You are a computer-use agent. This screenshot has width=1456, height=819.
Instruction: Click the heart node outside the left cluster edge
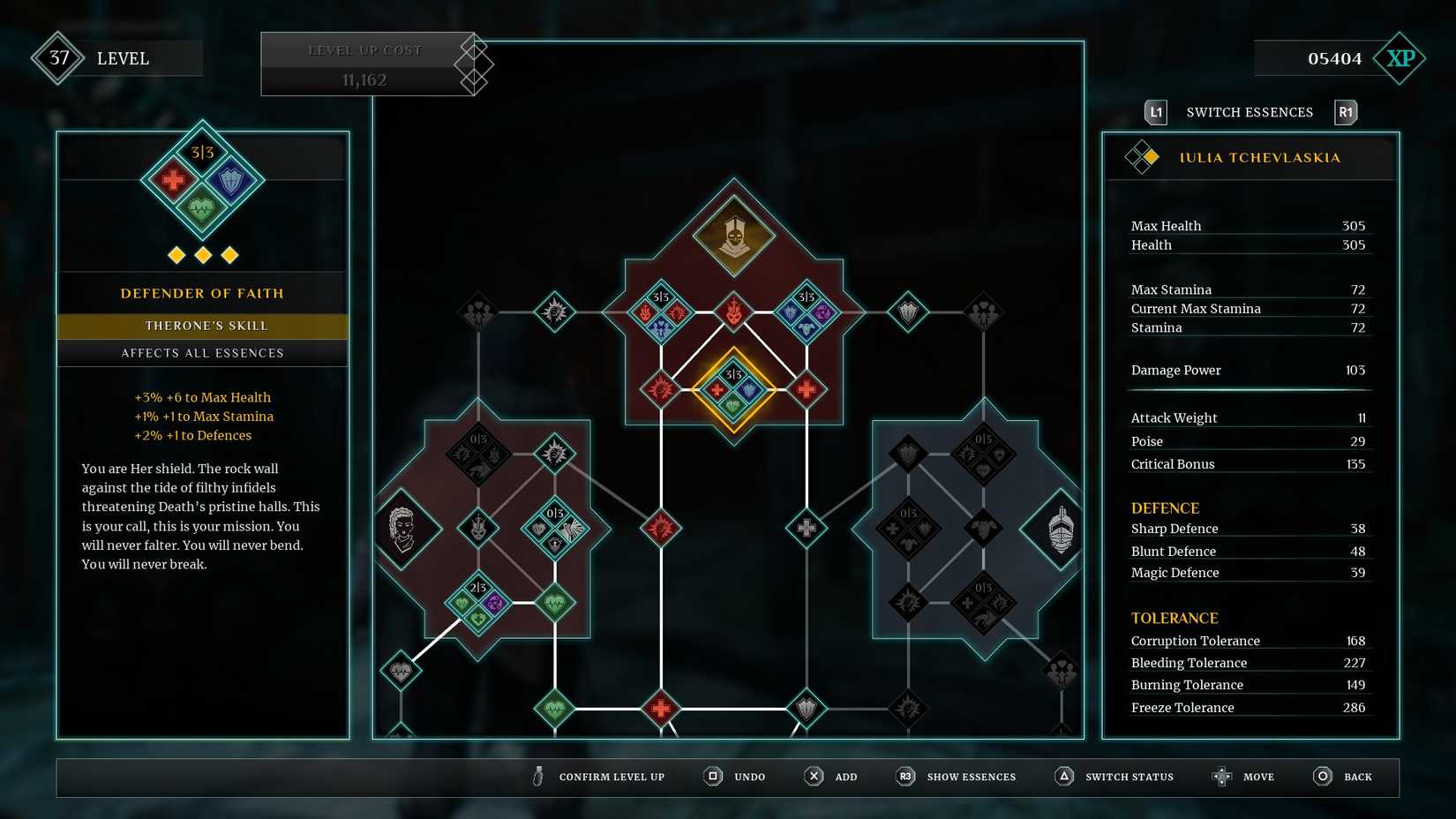402,671
